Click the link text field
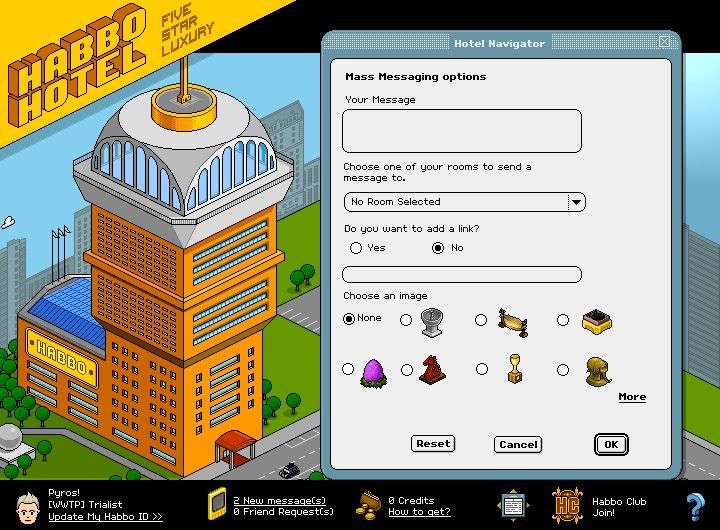Image resolution: width=720 pixels, height=530 pixels. 461,275
